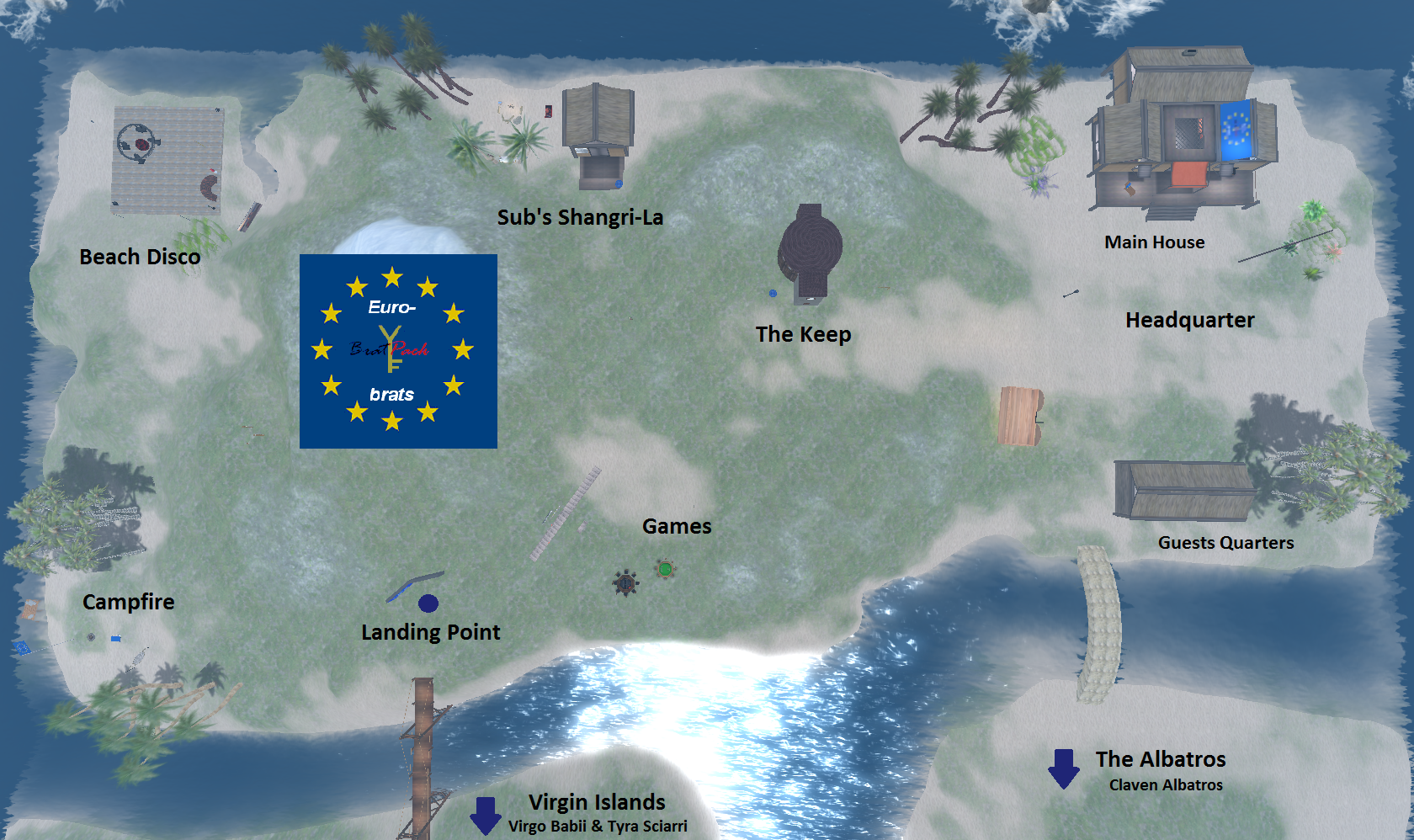The image size is (1414, 840).
Task: Select The Albatros label
Action: click(1160, 759)
